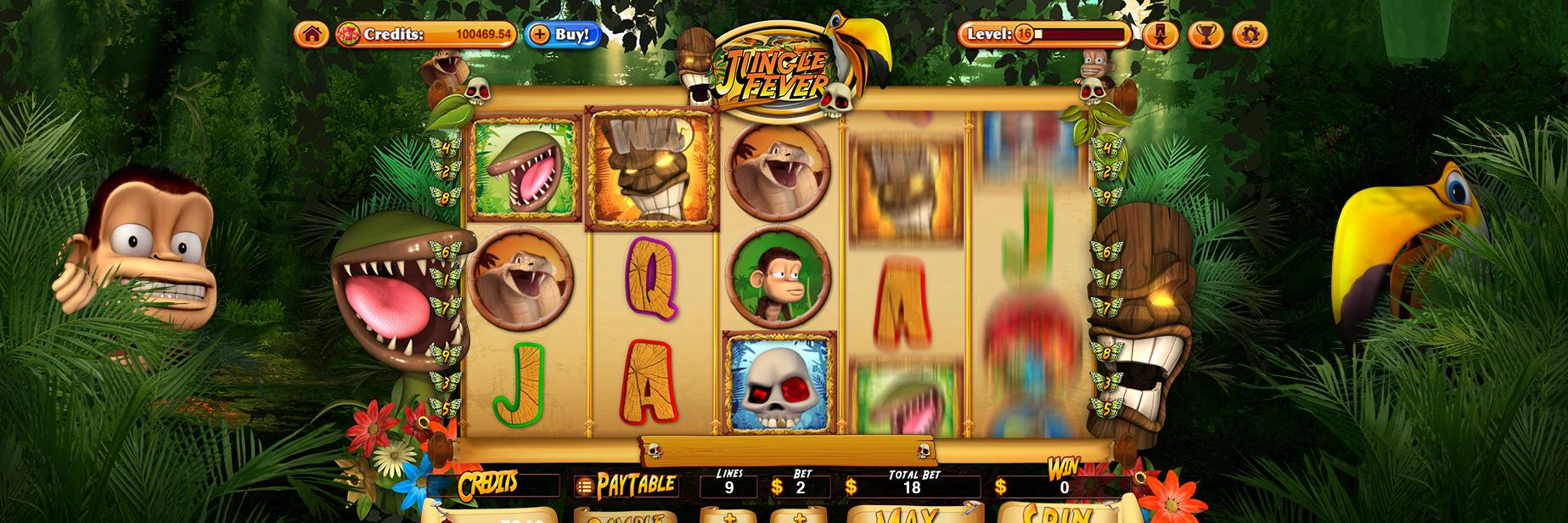Increase lines with the plus scroll
1568x523 pixels.
tap(729, 515)
